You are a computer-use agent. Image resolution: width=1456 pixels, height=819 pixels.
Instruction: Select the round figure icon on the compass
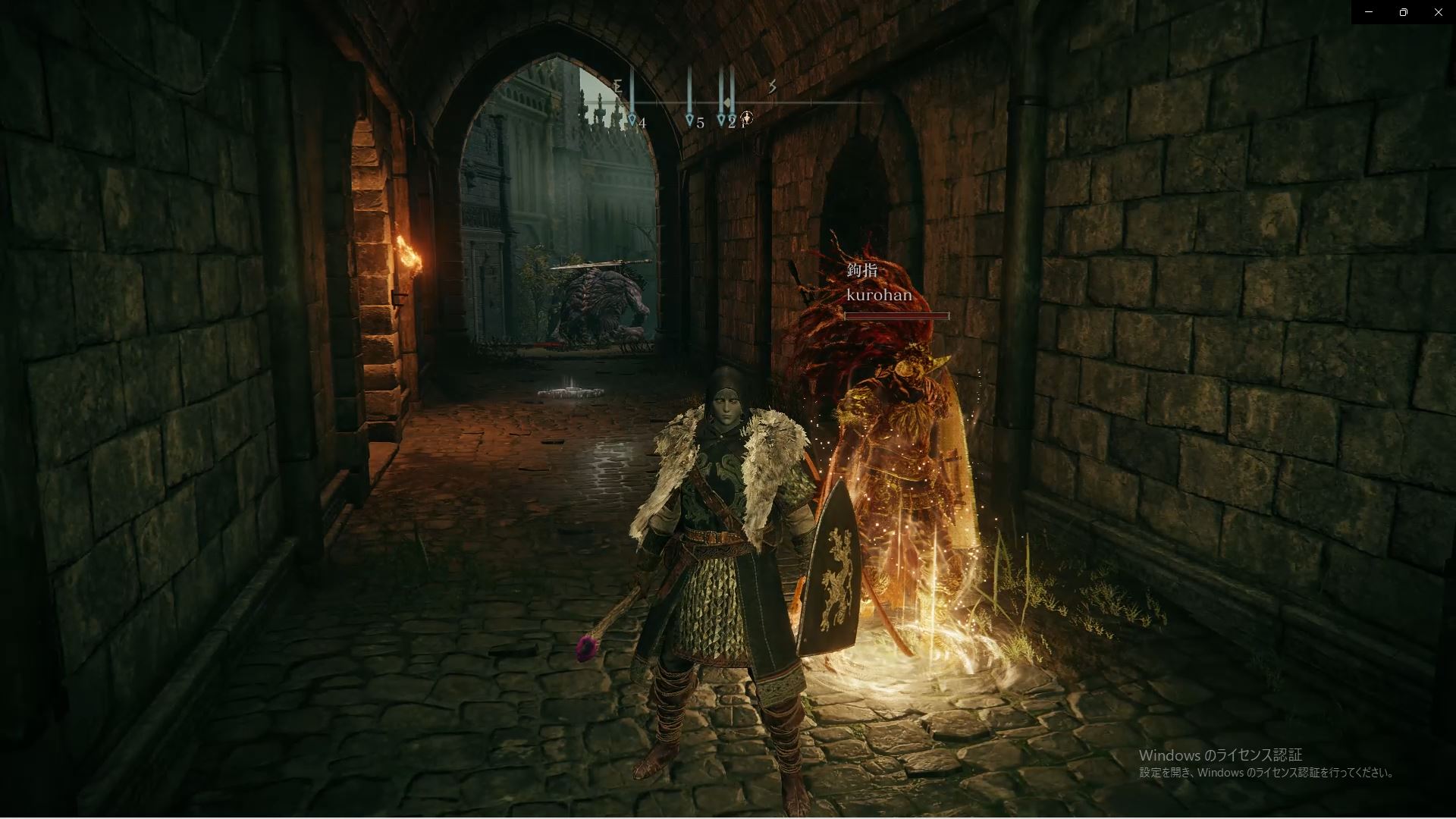(747, 118)
